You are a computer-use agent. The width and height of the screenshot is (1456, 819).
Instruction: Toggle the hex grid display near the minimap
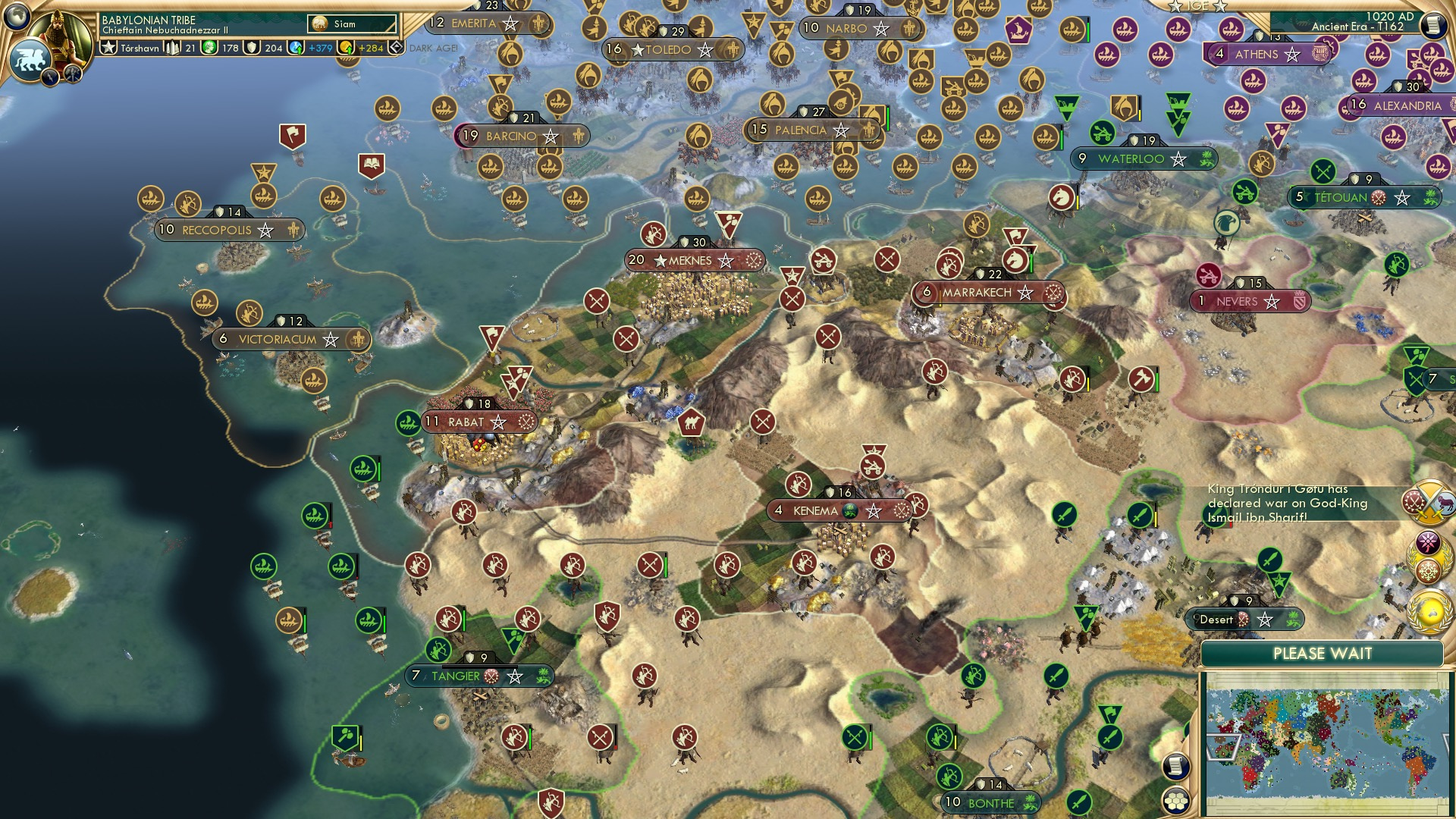[x=1175, y=799]
